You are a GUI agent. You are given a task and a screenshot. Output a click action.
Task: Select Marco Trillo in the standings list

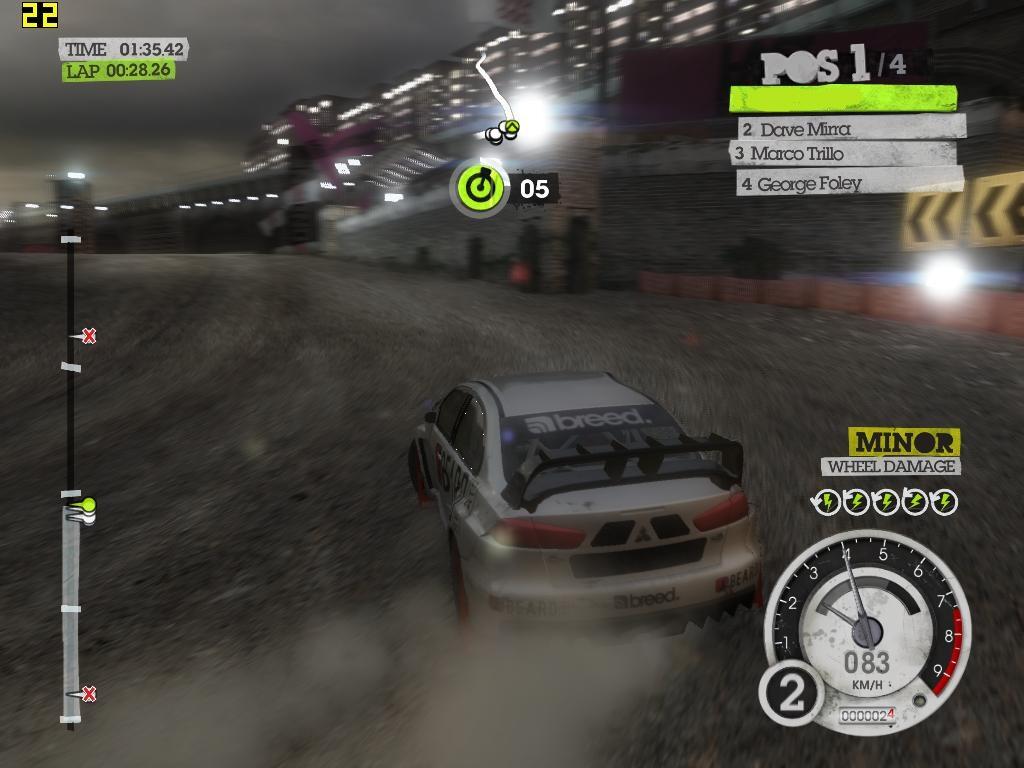(844, 154)
